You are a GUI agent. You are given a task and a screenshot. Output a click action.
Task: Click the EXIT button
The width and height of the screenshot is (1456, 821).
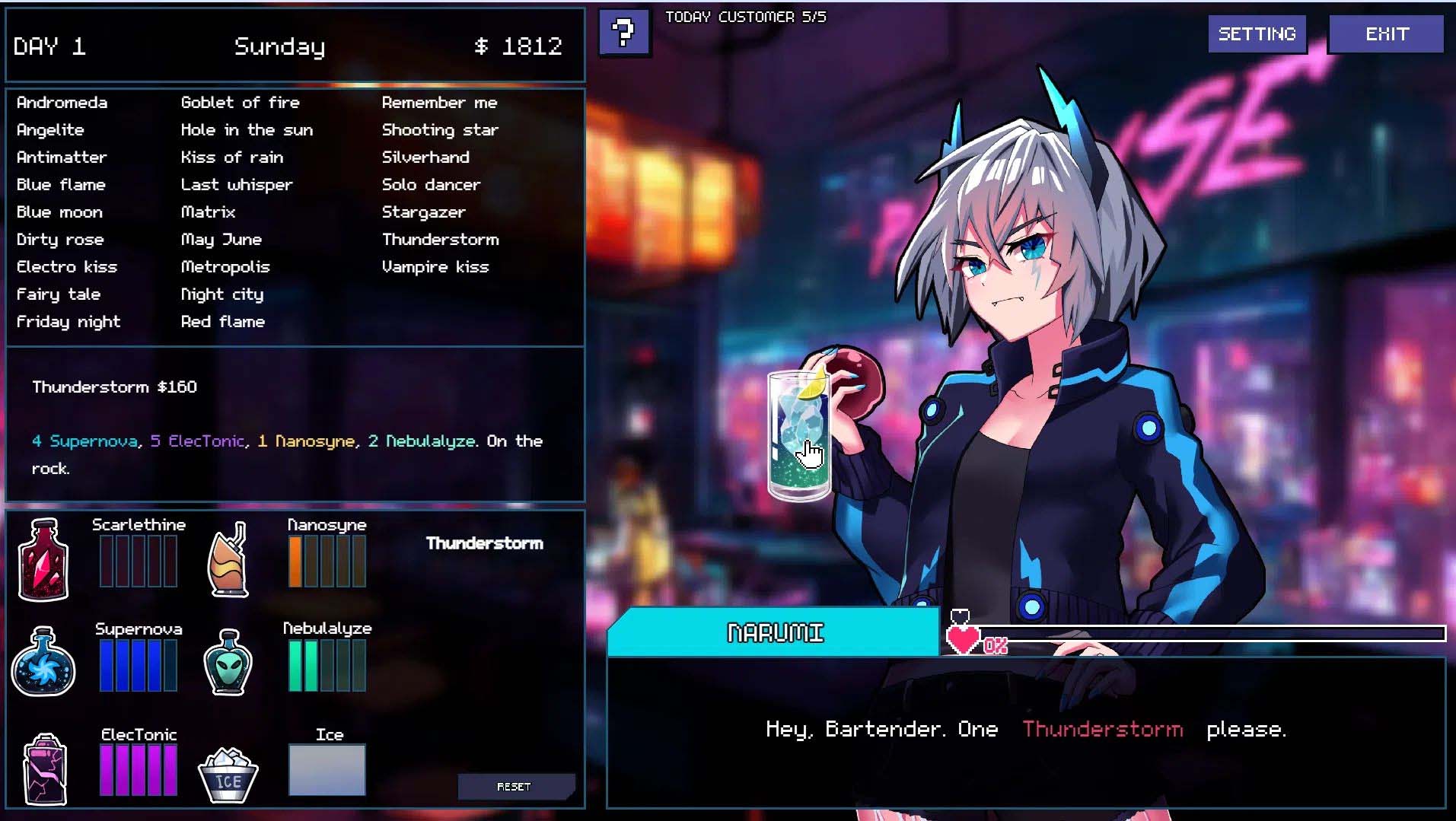pos(1386,34)
